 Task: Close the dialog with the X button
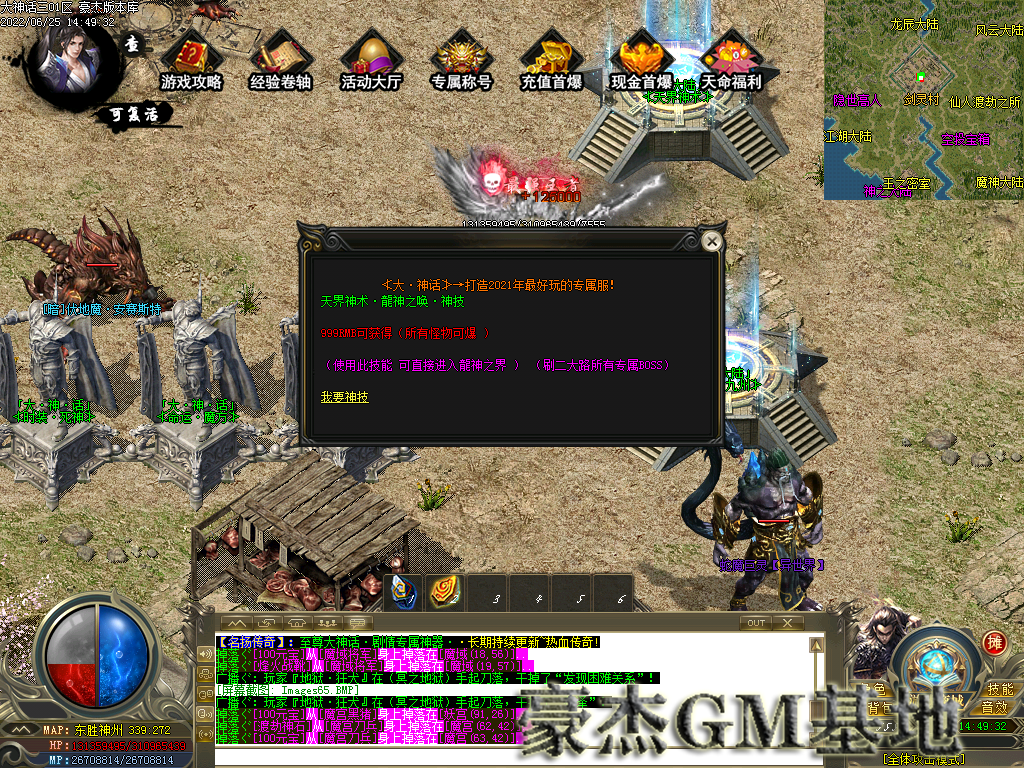712,241
